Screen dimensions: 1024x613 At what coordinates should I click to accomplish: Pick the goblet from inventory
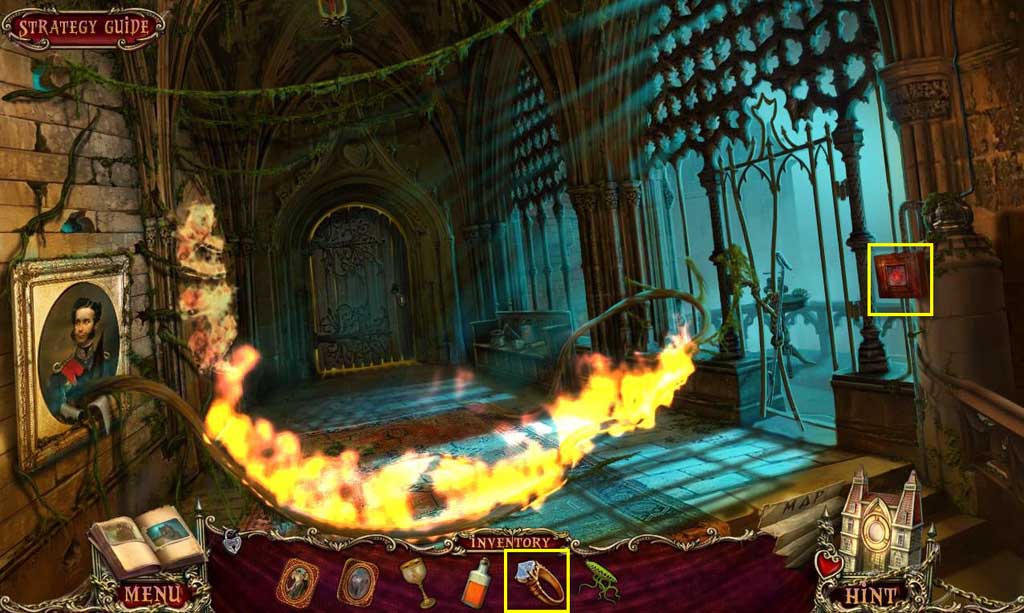click(416, 580)
